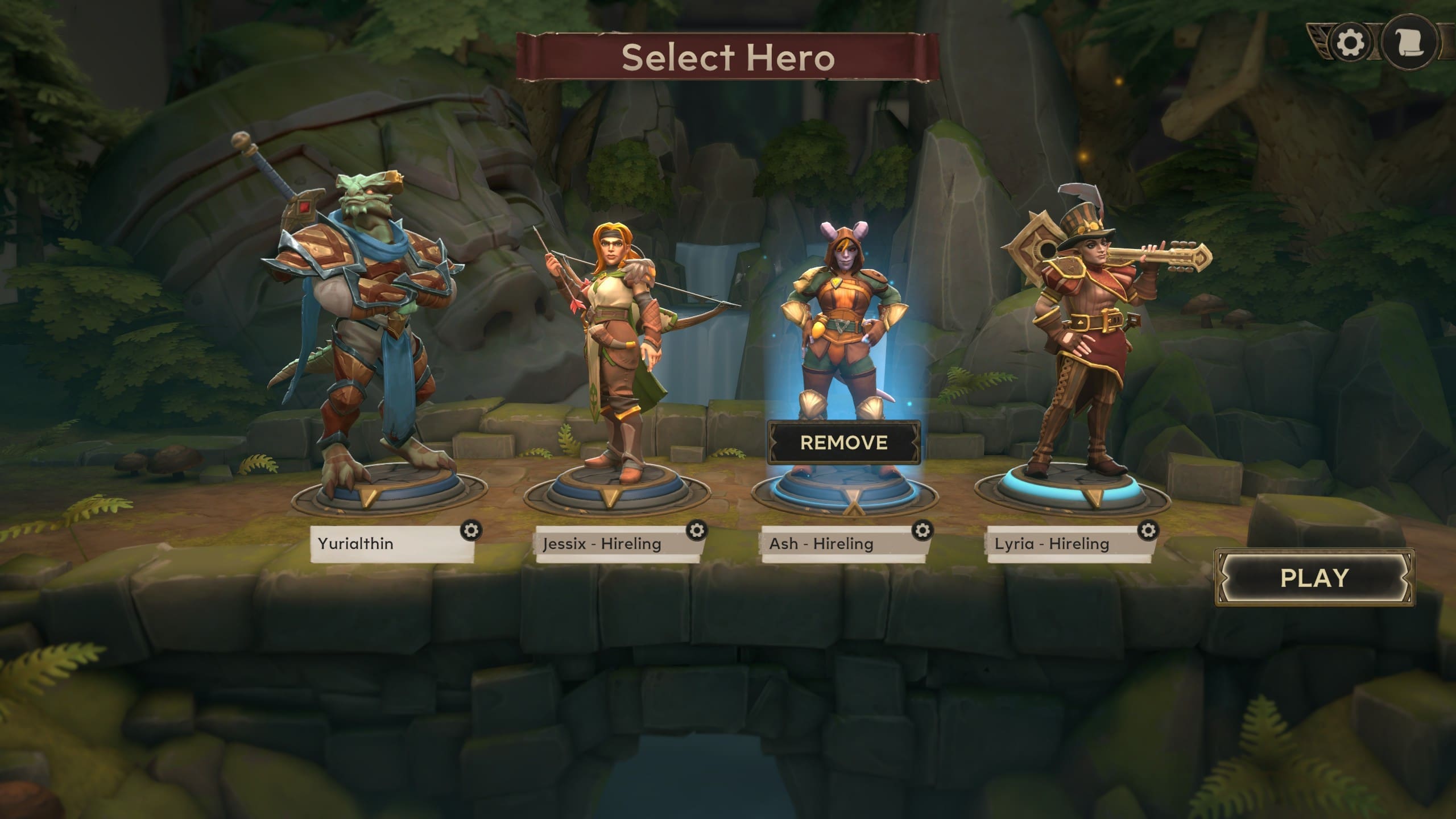This screenshot has width=1456, height=819.
Task: Start the game with the PLAY button
Action: (1314, 578)
